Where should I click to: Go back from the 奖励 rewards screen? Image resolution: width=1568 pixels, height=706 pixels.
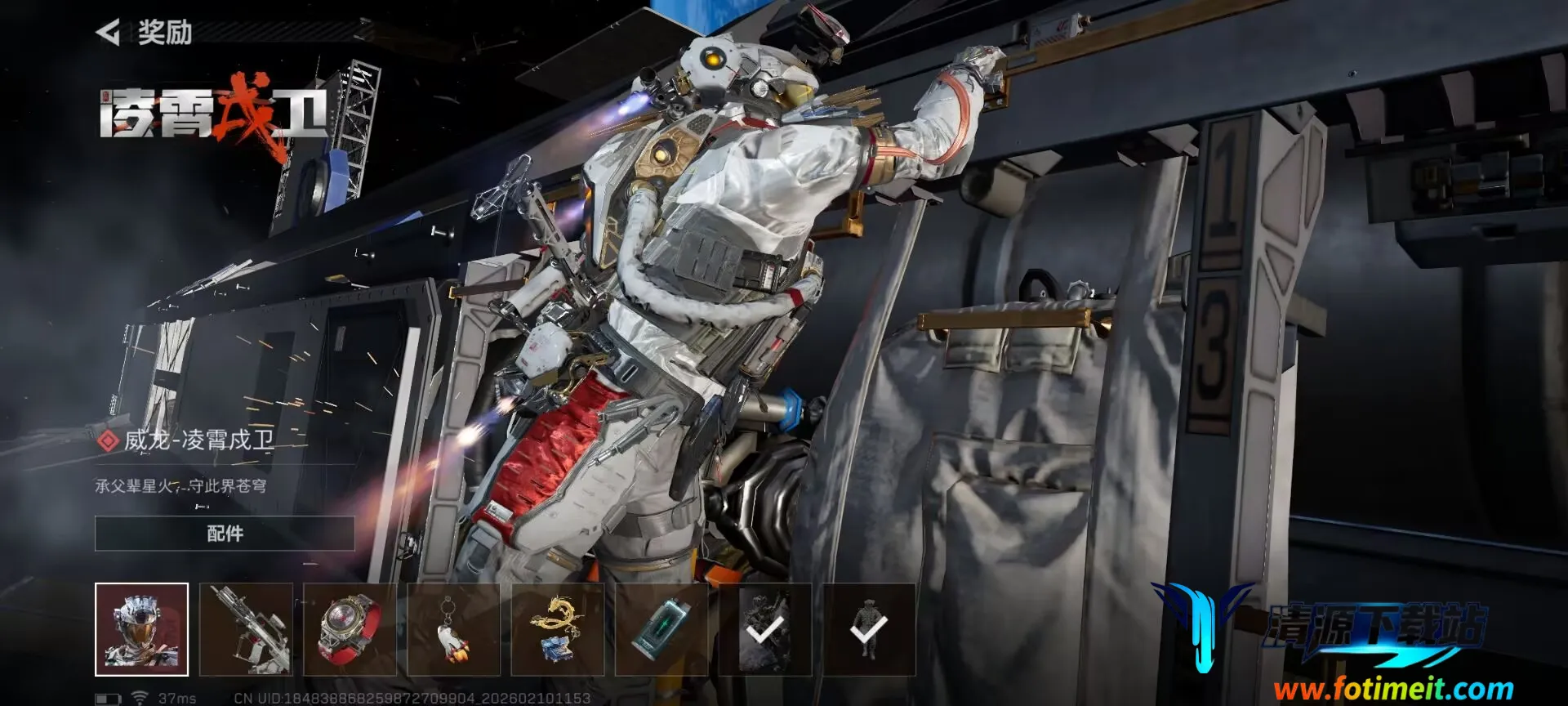(x=109, y=33)
